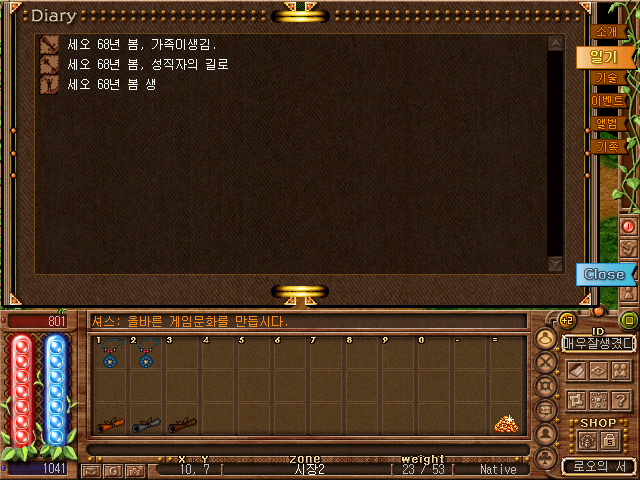Select diary entry '세오 68년 봄 생'
Image resolution: width=640 pixels, height=480 pixels.
[x=111, y=85]
